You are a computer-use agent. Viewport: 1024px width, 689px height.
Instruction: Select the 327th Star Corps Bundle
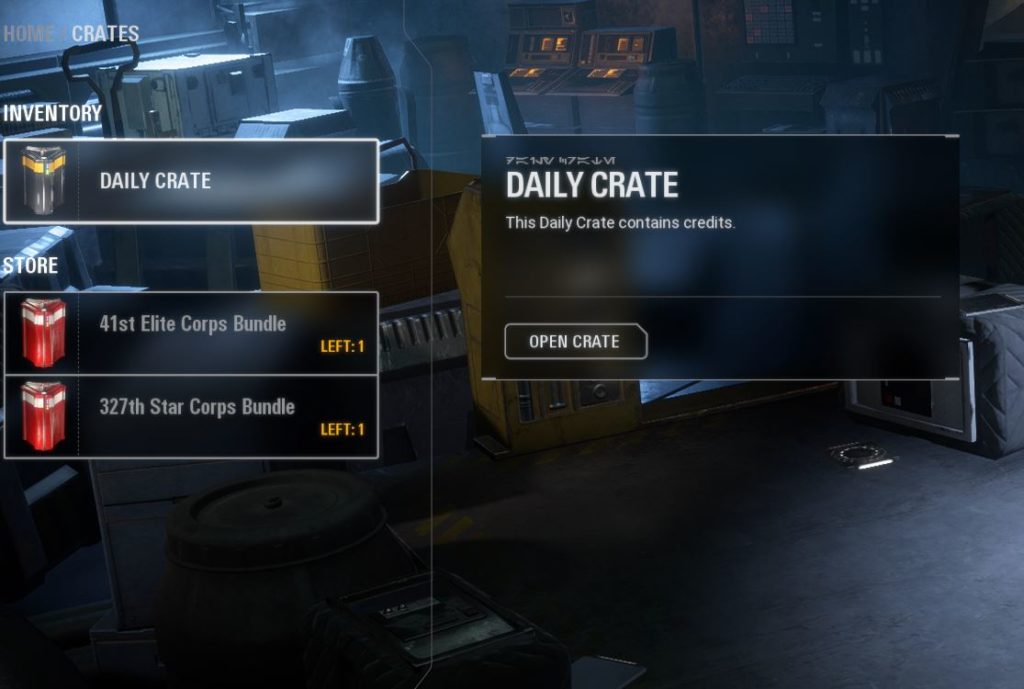point(191,416)
